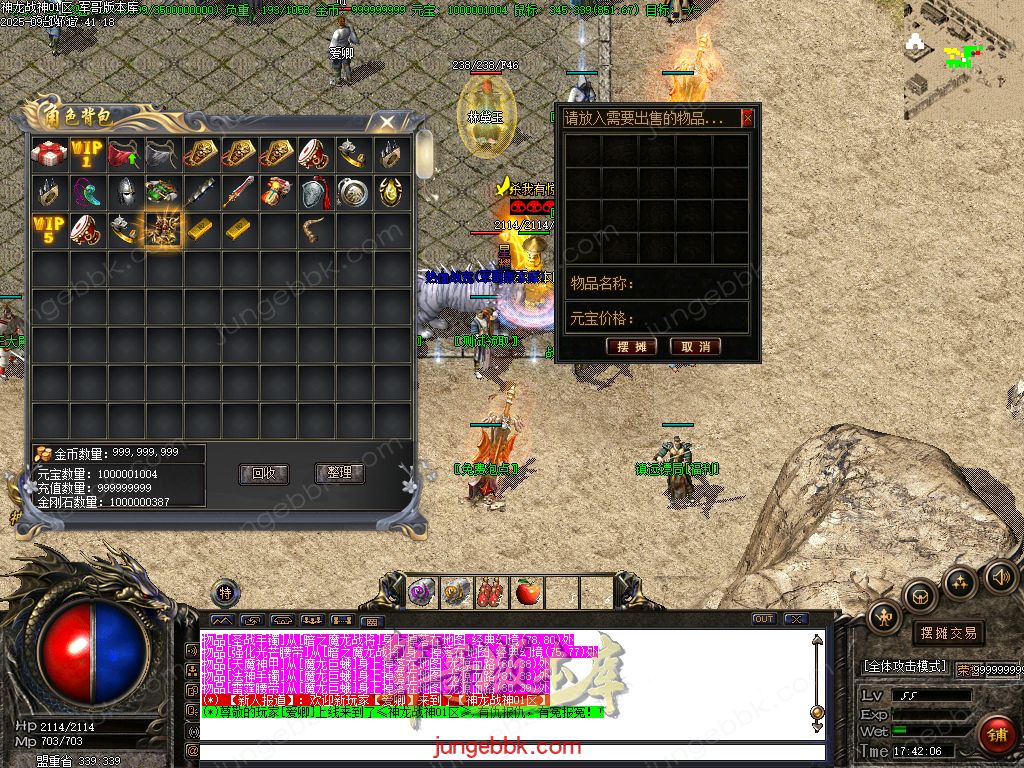Image resolution: width=1024 pixels, height=768 pixels.
Task: Select the highlighted glowing item slot
Action: [162, 230]
